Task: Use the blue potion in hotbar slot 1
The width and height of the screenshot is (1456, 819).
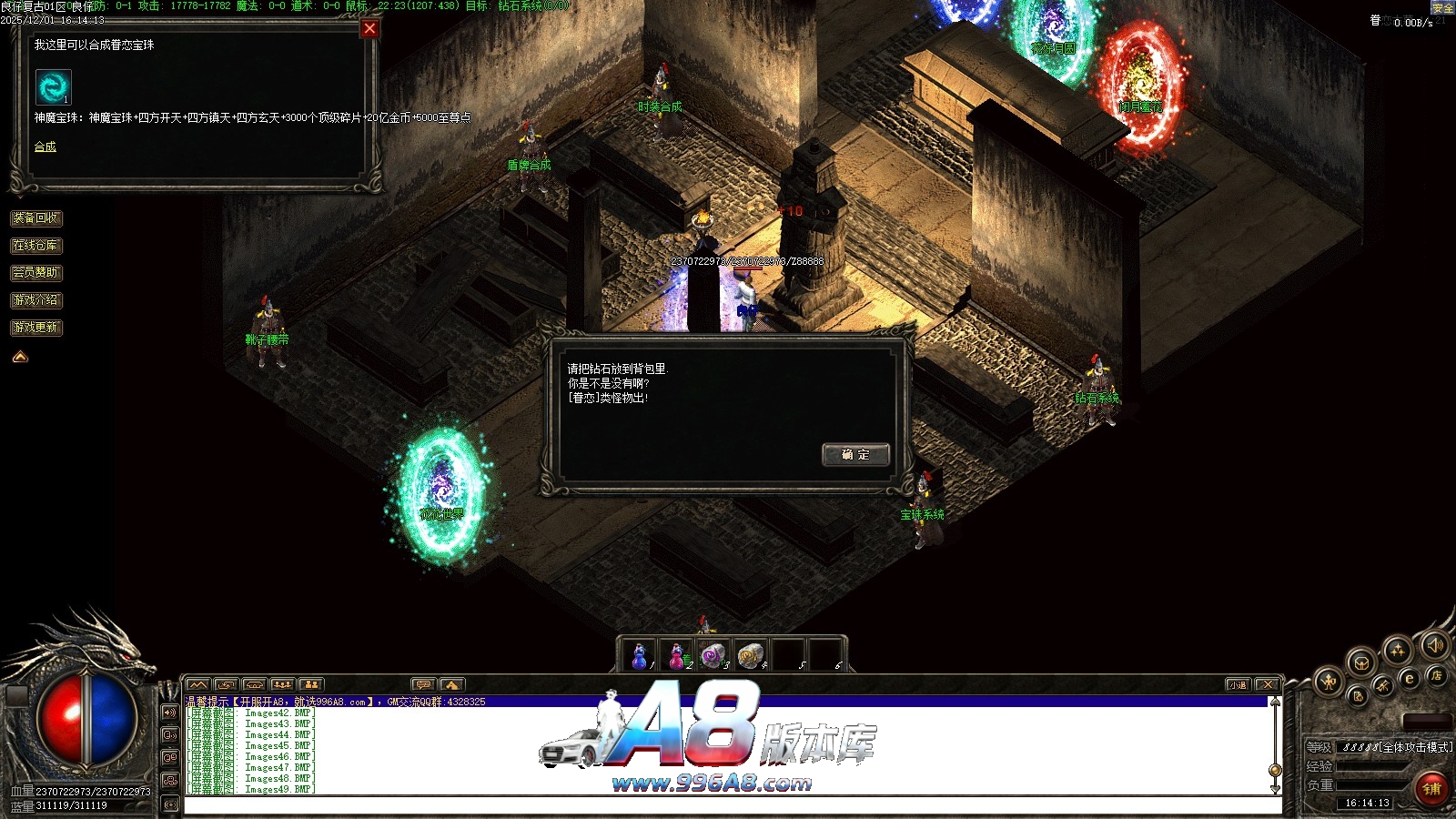Action: coord(640,655)
